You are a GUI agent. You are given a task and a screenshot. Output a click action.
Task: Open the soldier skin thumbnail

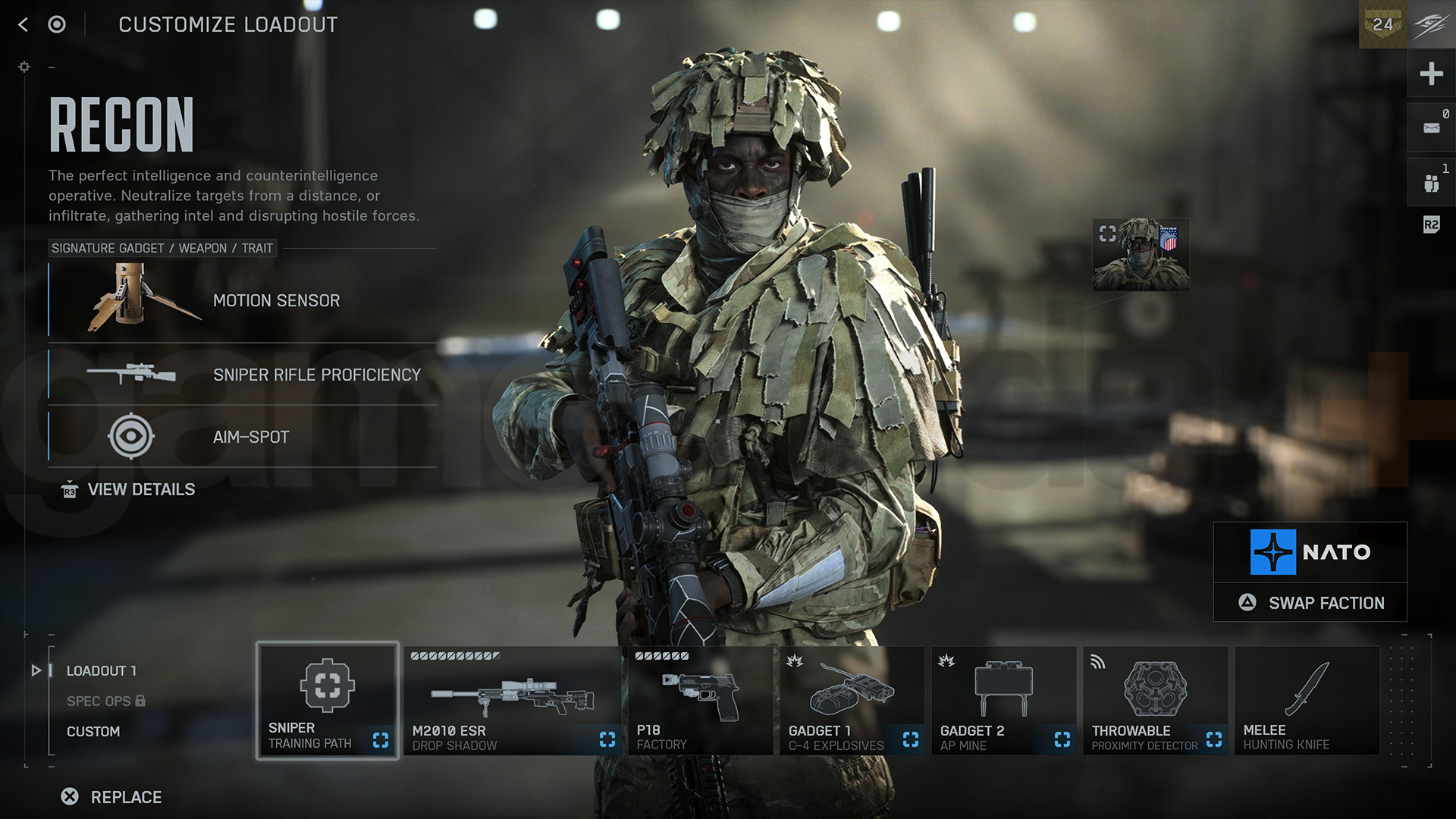pos(1141,255)
